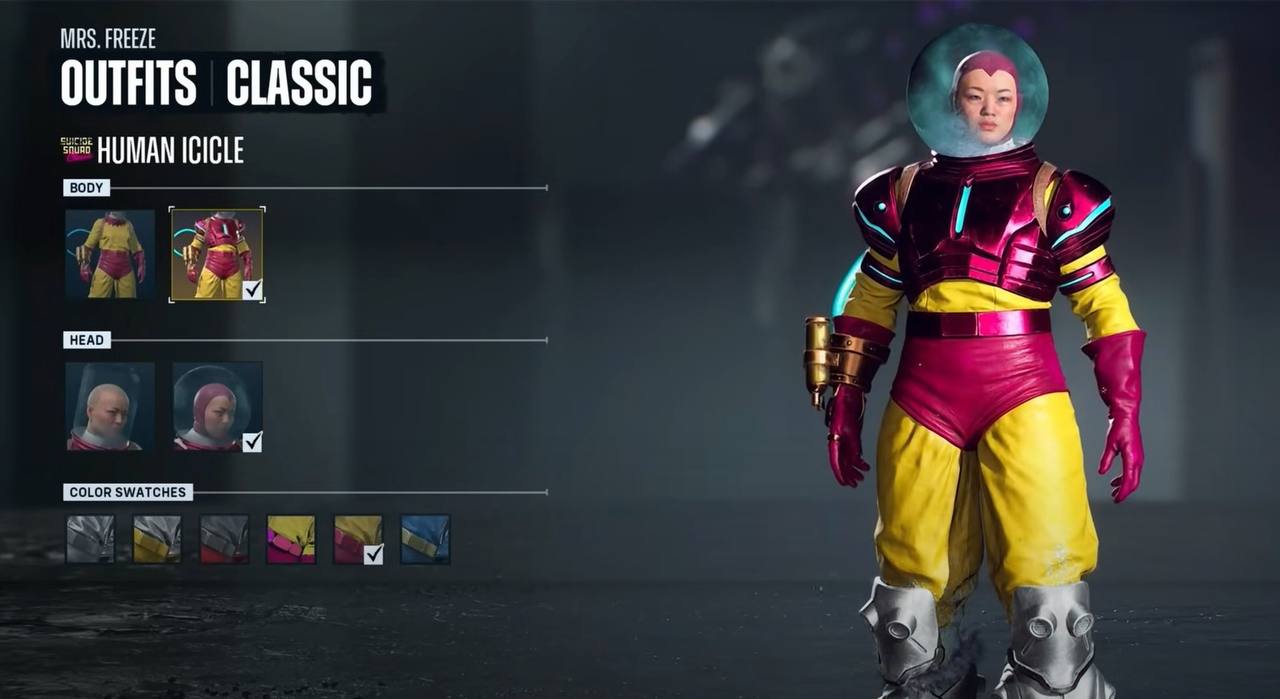
Task: Apply the yellow and bright magenta swatch
Action: point(291,539)
